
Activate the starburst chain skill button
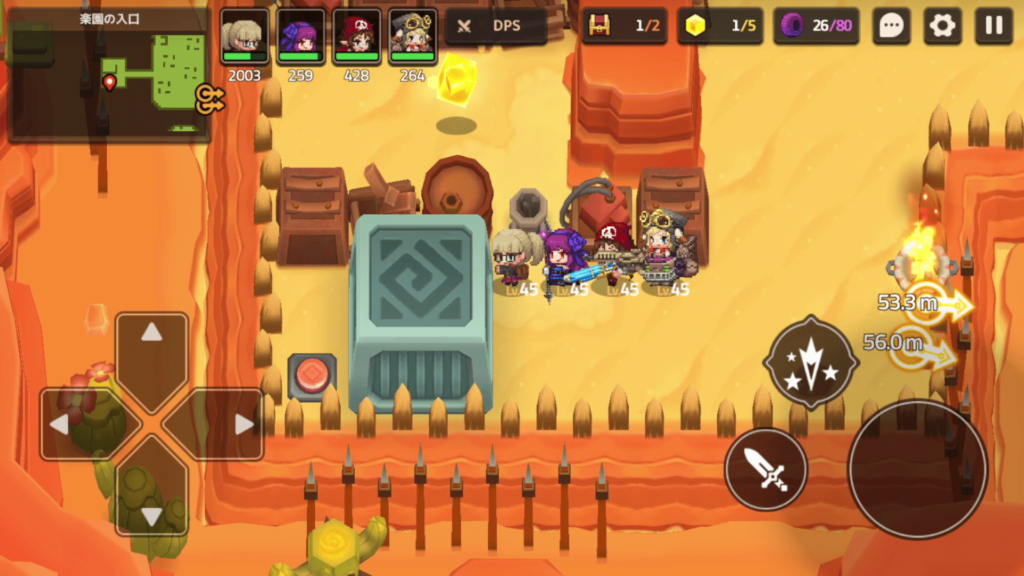click(810, 361)
